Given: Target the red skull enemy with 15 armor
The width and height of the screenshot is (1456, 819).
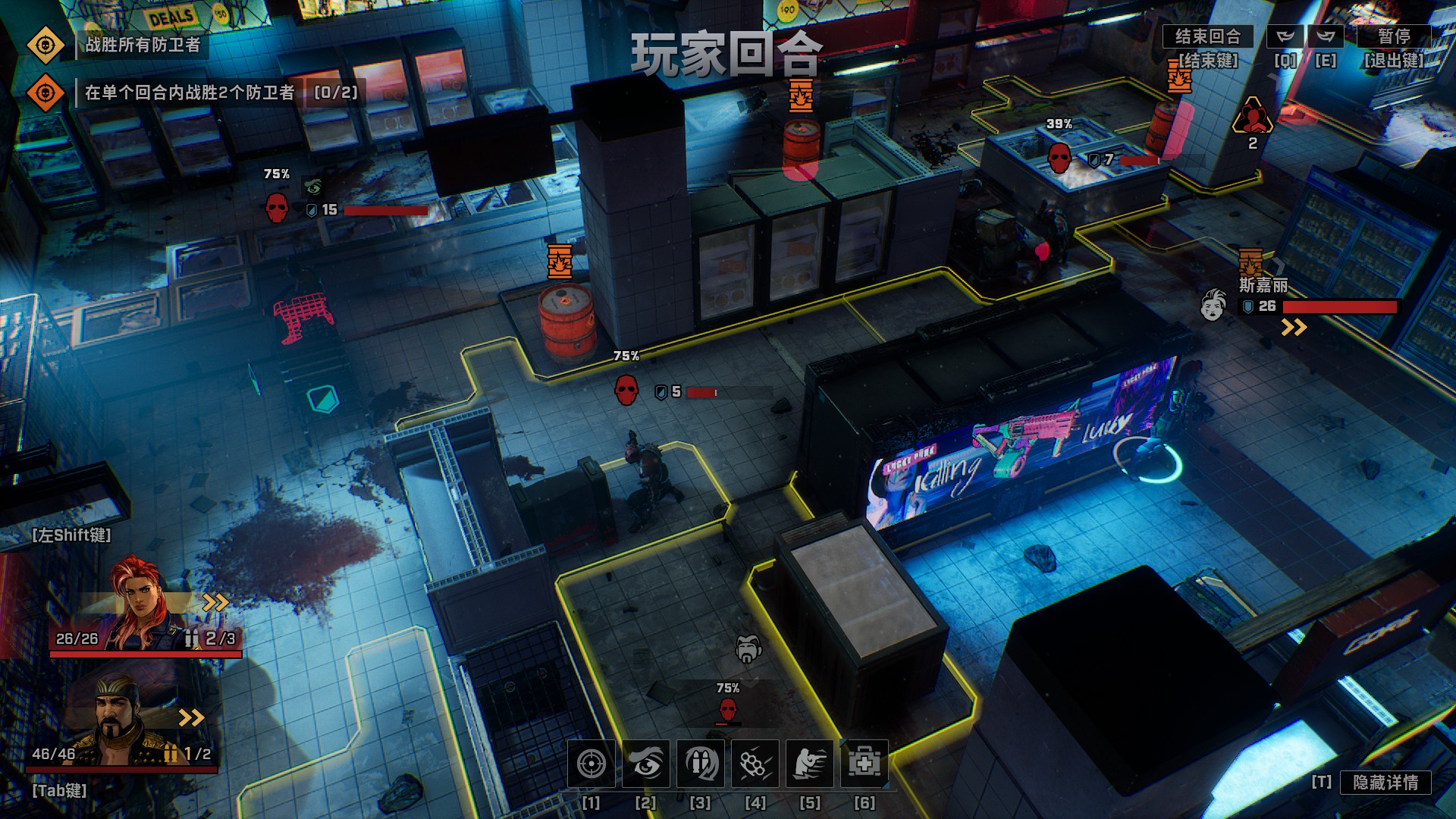Looking at the screenshot, I should click(x=277, y=208).
